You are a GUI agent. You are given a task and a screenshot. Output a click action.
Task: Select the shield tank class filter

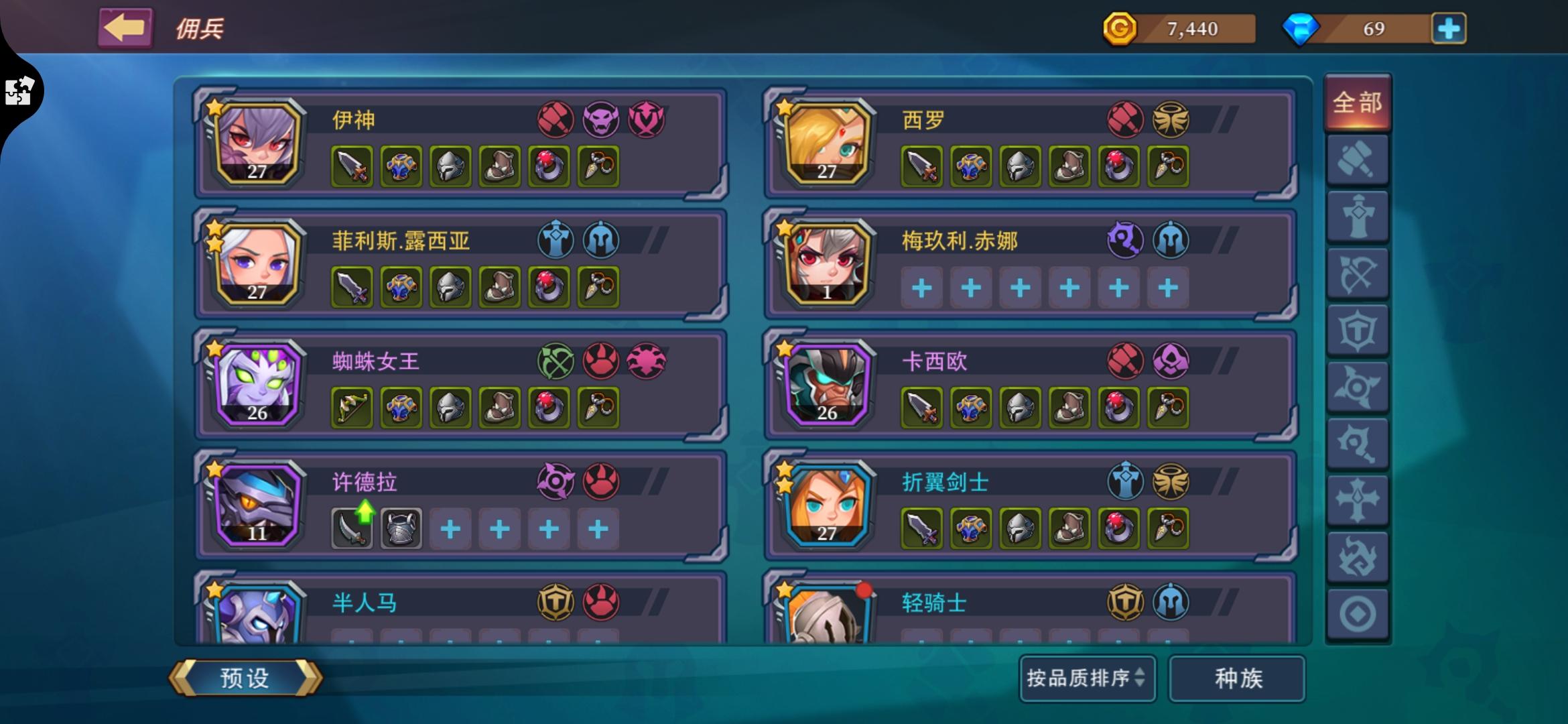pyautogui.click(x=1358, y=328)
